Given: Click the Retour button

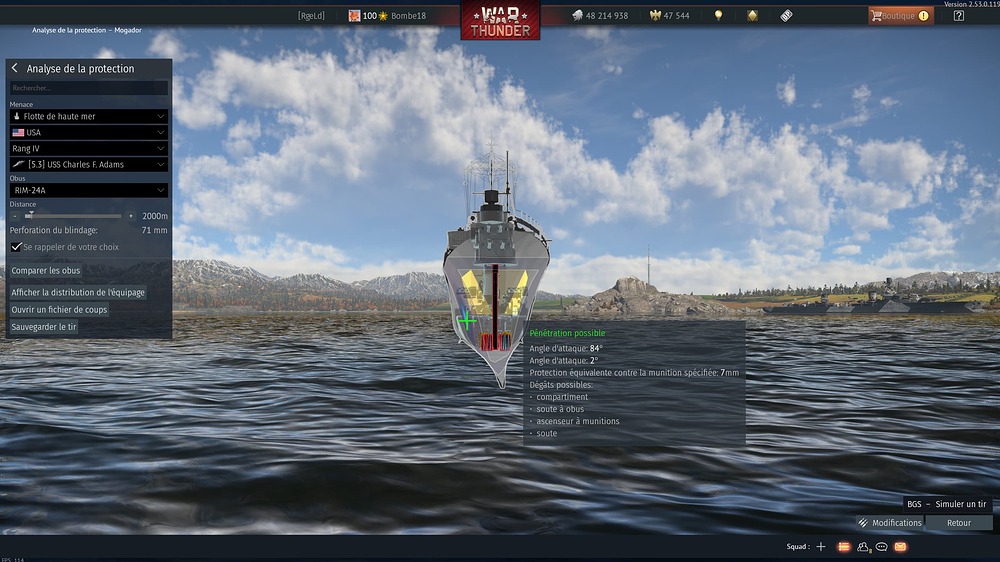Looking at the screenshot, I should [959, 523].
